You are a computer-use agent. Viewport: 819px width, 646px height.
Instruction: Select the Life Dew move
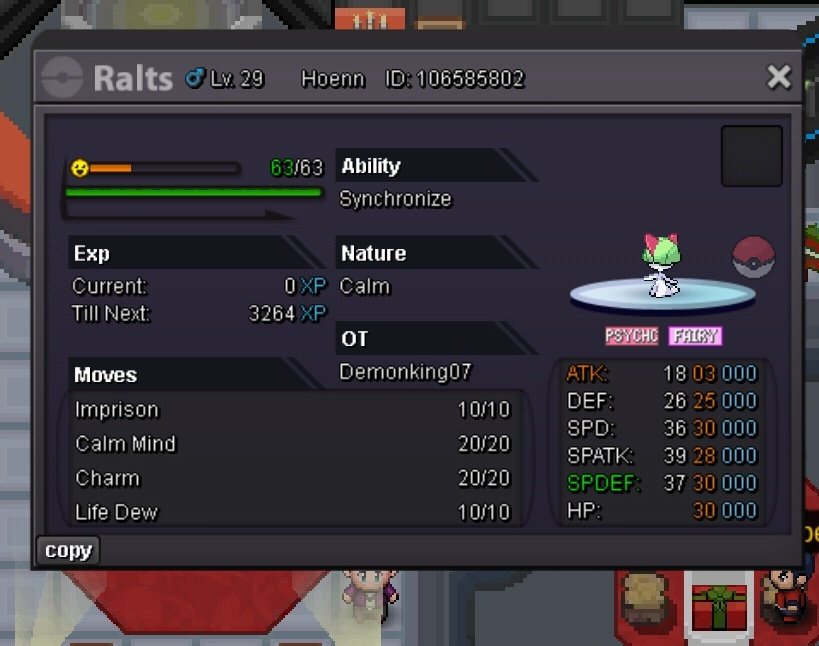pyautogui.click(x=292, y=512)
